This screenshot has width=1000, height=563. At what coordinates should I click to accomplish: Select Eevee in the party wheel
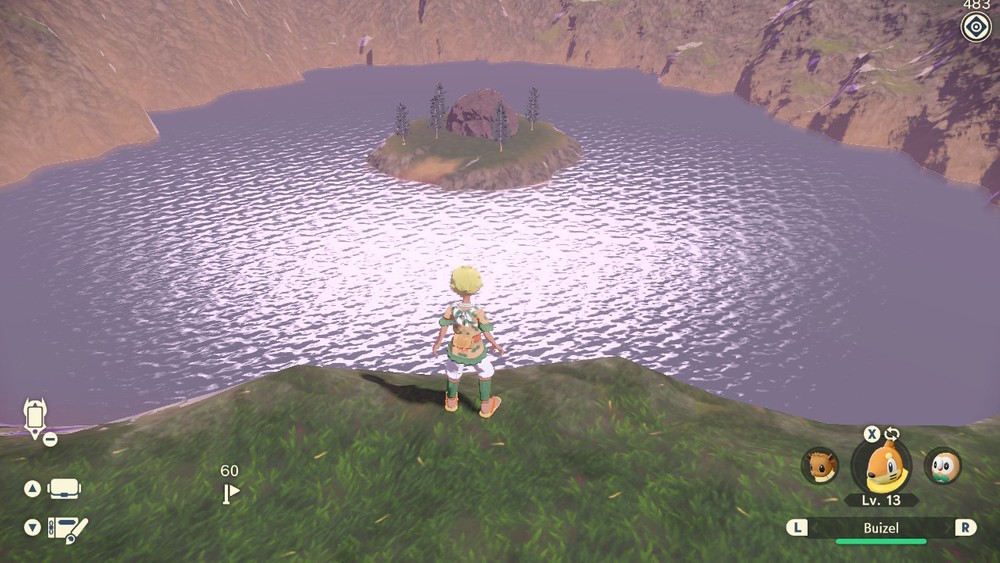click(x=820, y=466)
